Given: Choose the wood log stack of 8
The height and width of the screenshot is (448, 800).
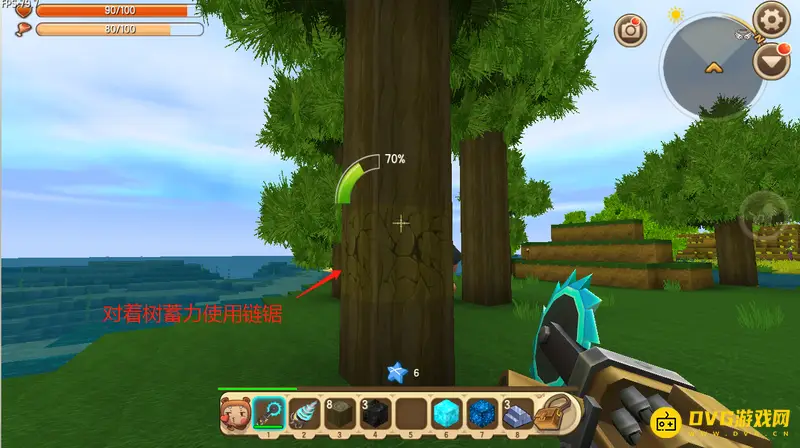Looking at the screenshot, I should [339, 413].
